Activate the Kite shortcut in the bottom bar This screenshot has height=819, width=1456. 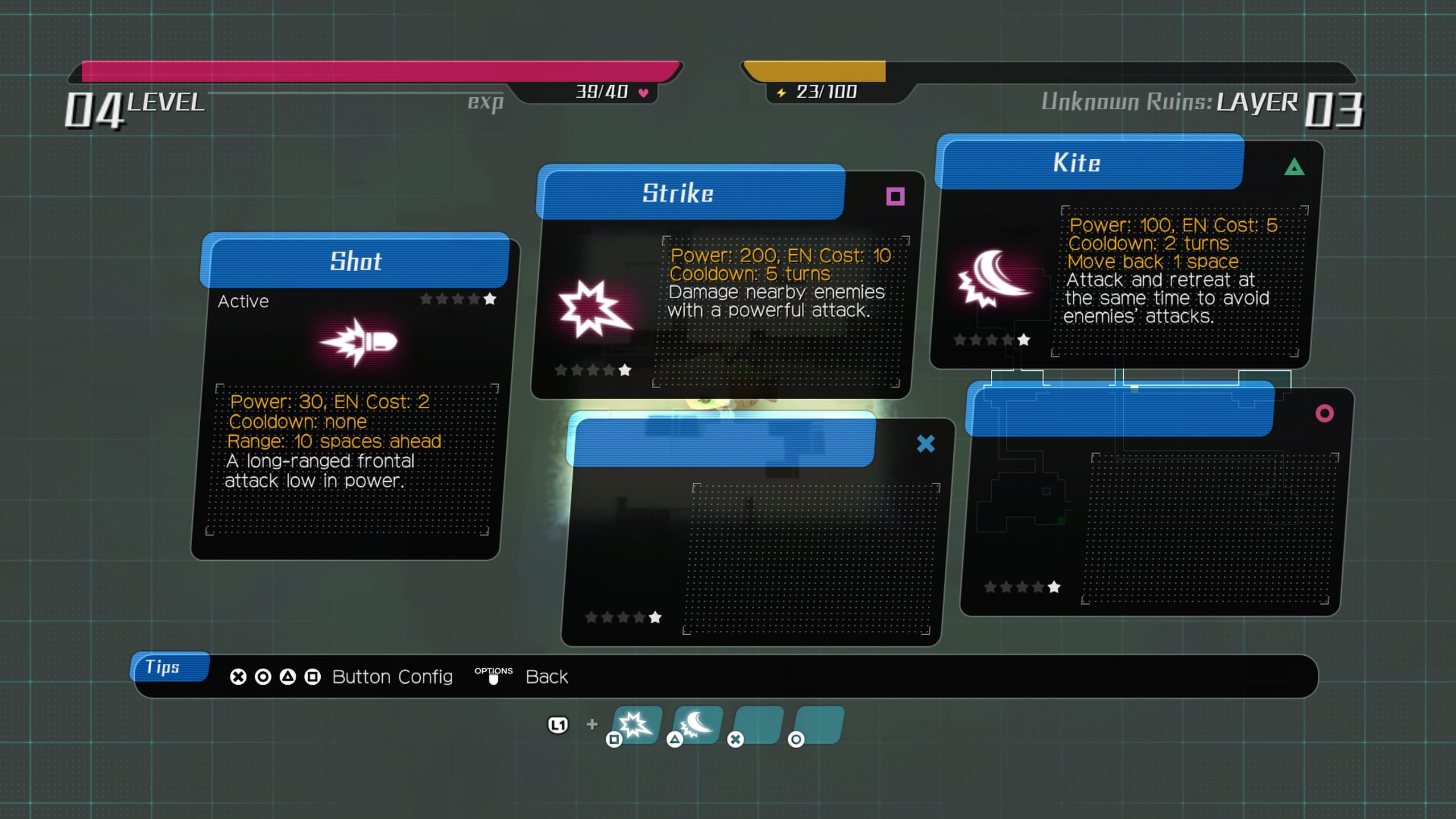pyautogui.click(x=697, y=725)
